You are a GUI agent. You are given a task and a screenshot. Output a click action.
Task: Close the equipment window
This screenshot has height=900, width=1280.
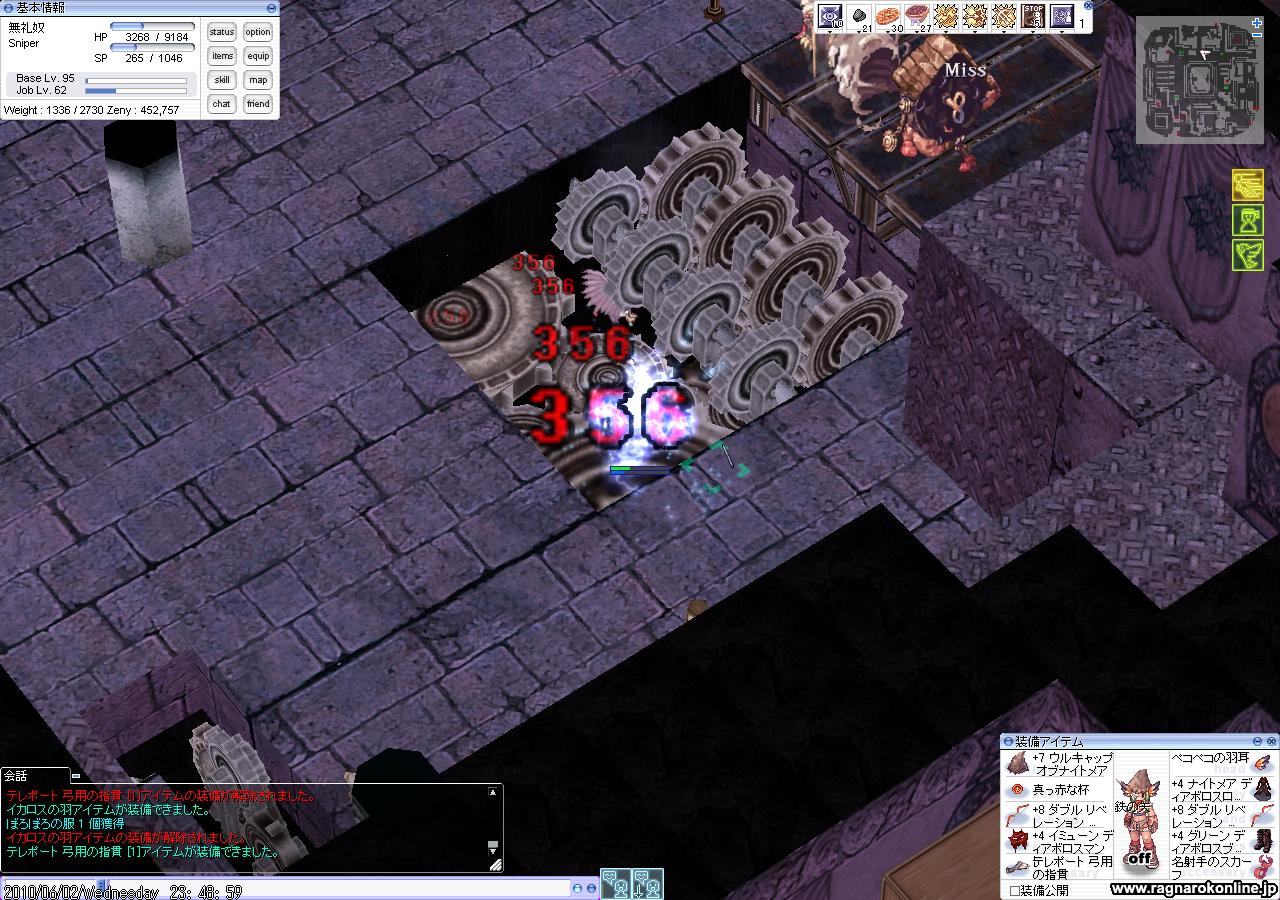pyautogui.click(x=1271, y=741)
